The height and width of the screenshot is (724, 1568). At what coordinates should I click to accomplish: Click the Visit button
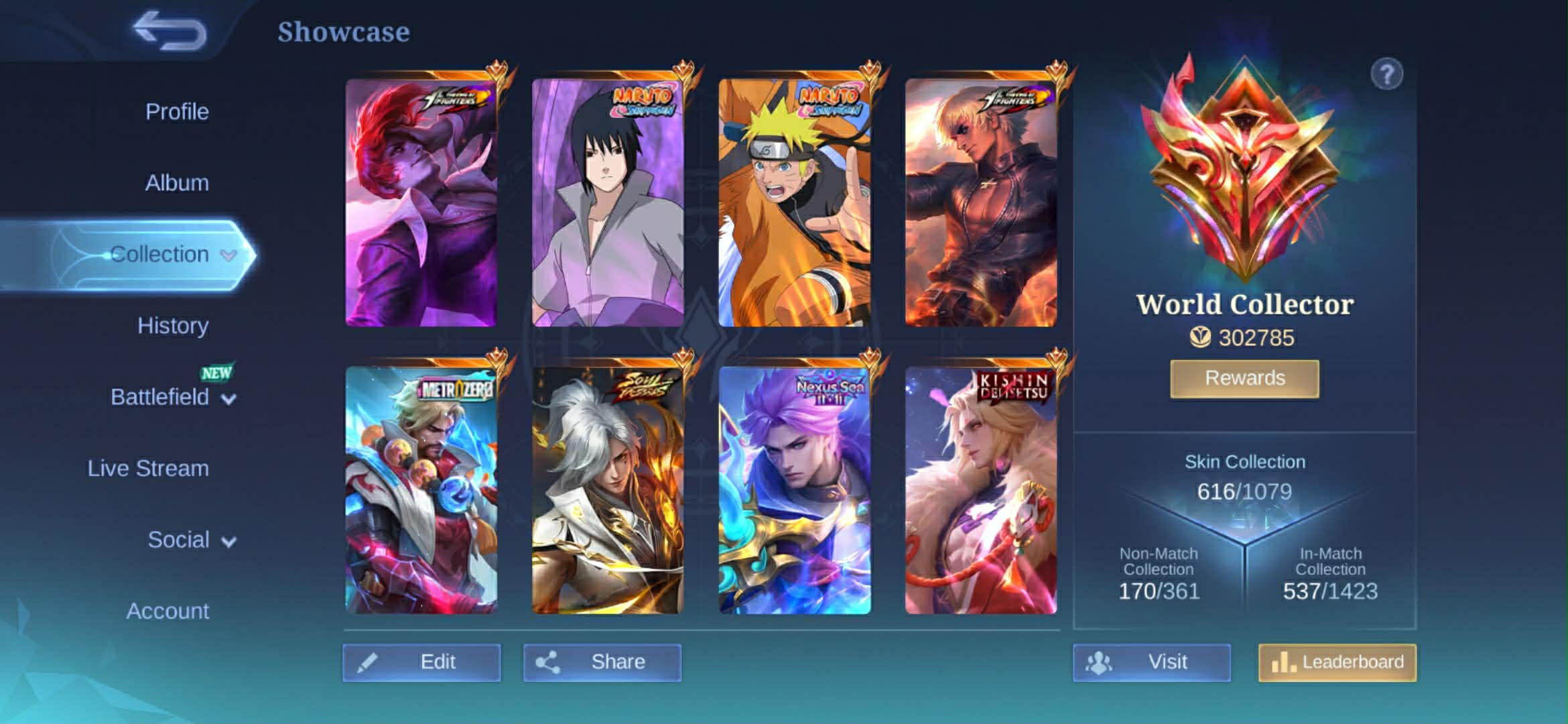(x=1151, y=662)
